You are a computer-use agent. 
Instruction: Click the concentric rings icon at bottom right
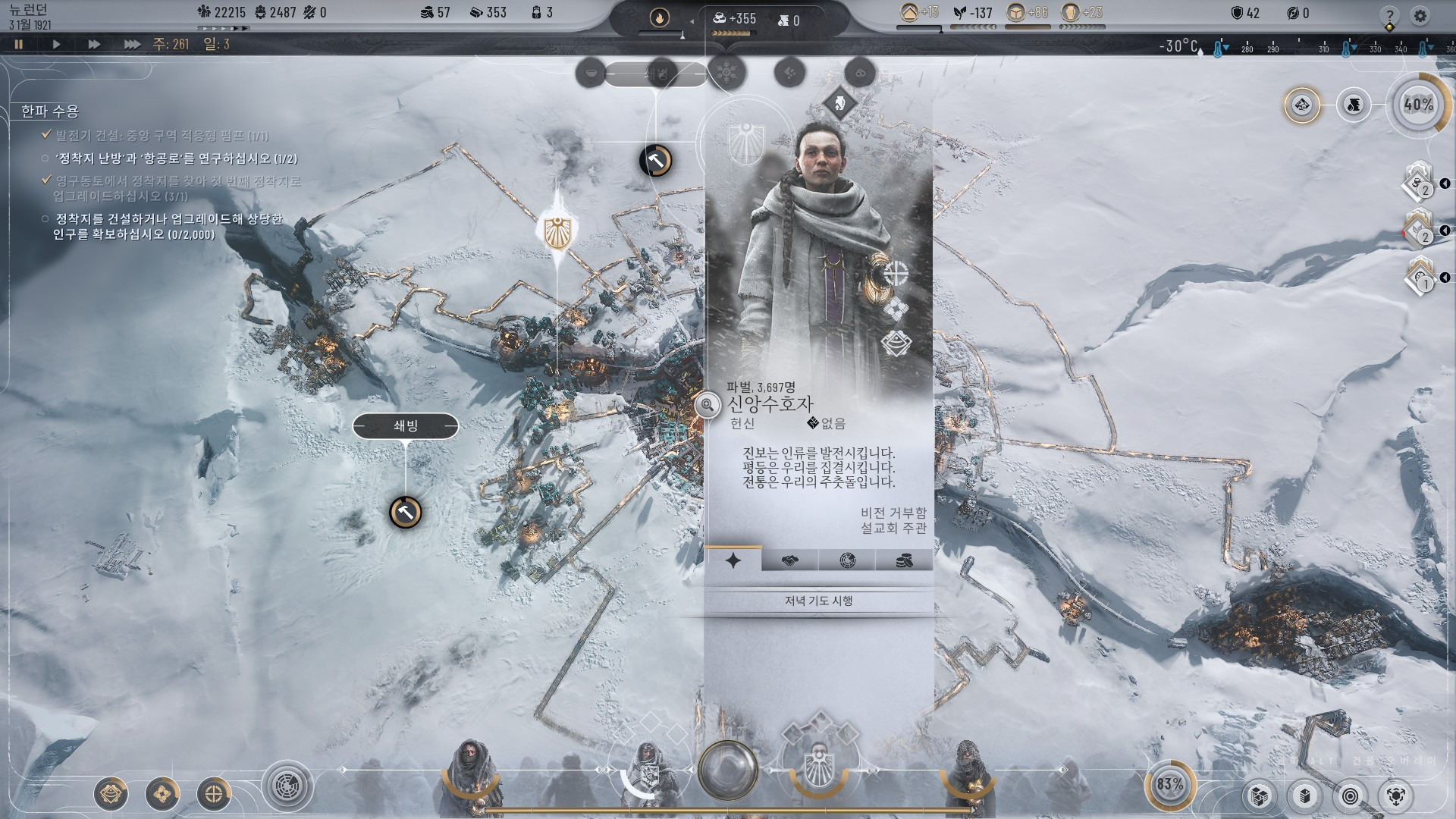pos(1350,795)
